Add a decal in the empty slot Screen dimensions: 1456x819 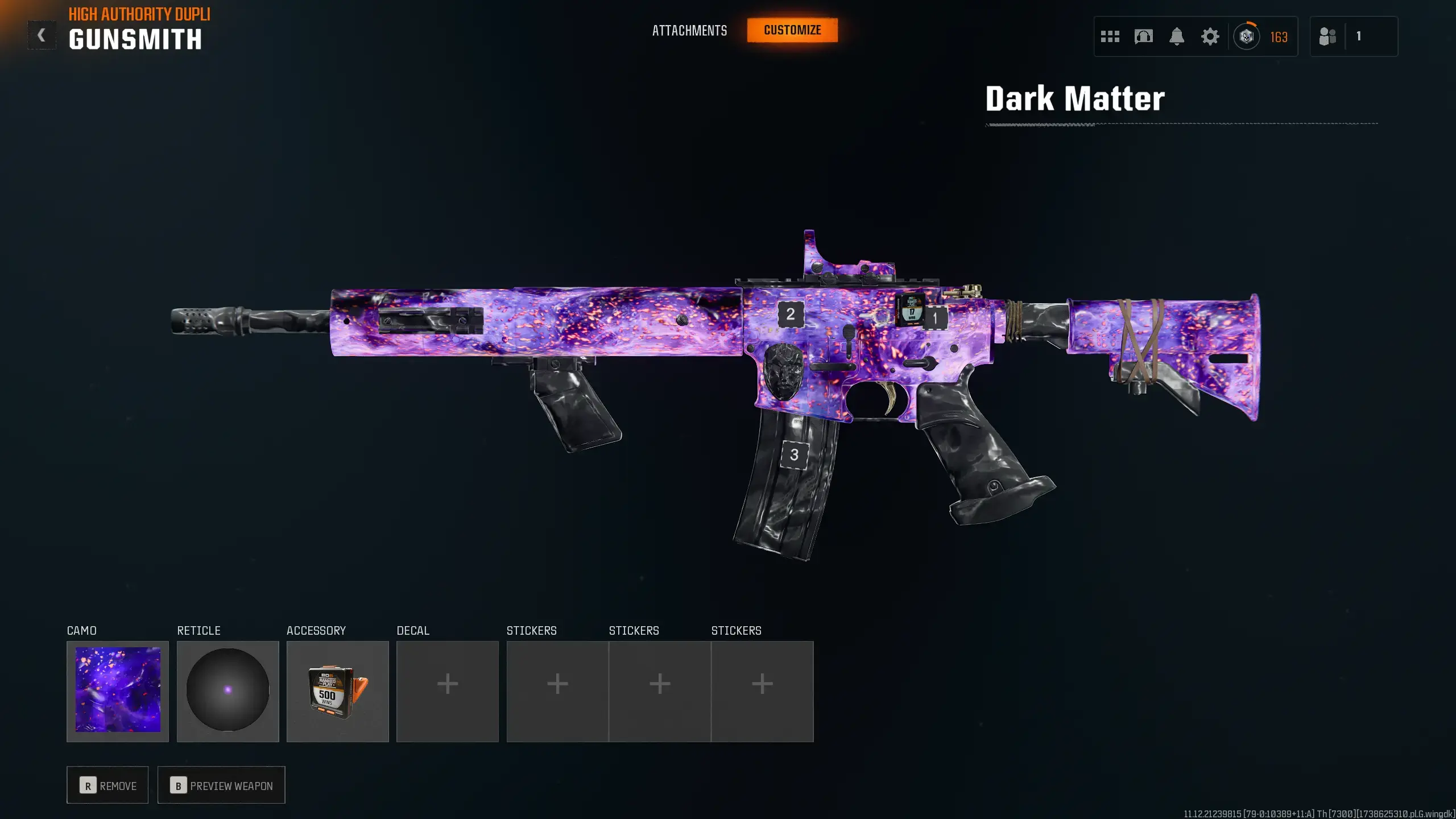(447, 691)
